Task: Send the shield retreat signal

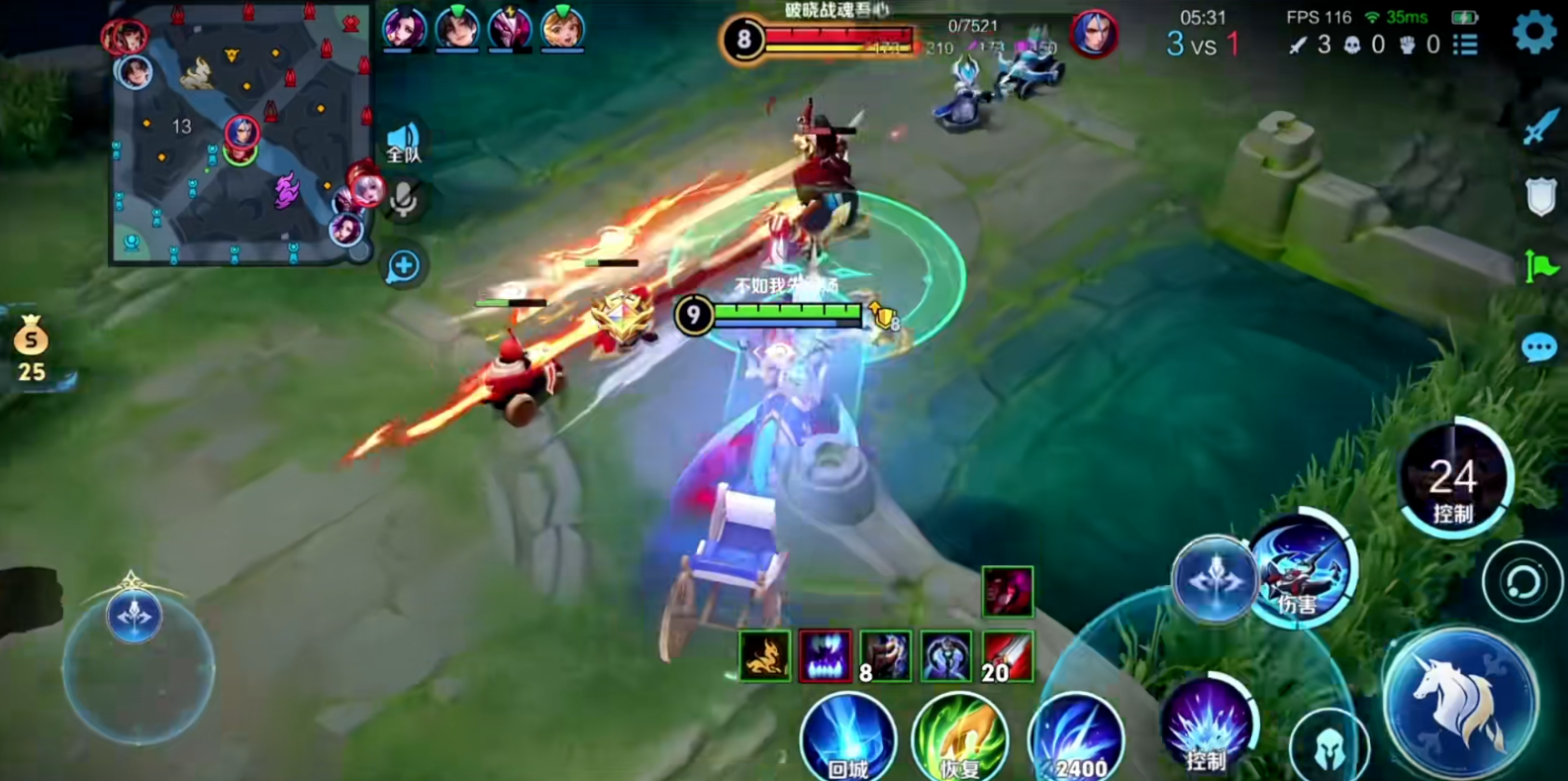Action: click(1540, 197)
